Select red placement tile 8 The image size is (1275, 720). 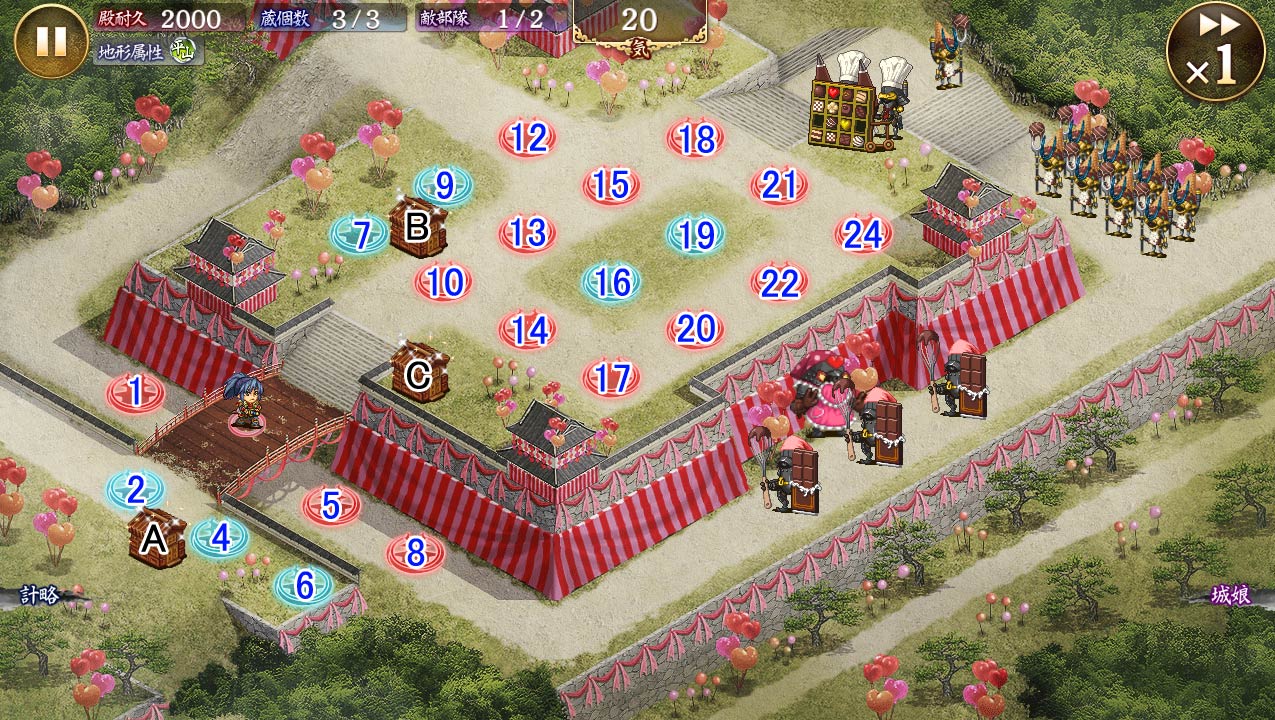(x=416, y=553)
